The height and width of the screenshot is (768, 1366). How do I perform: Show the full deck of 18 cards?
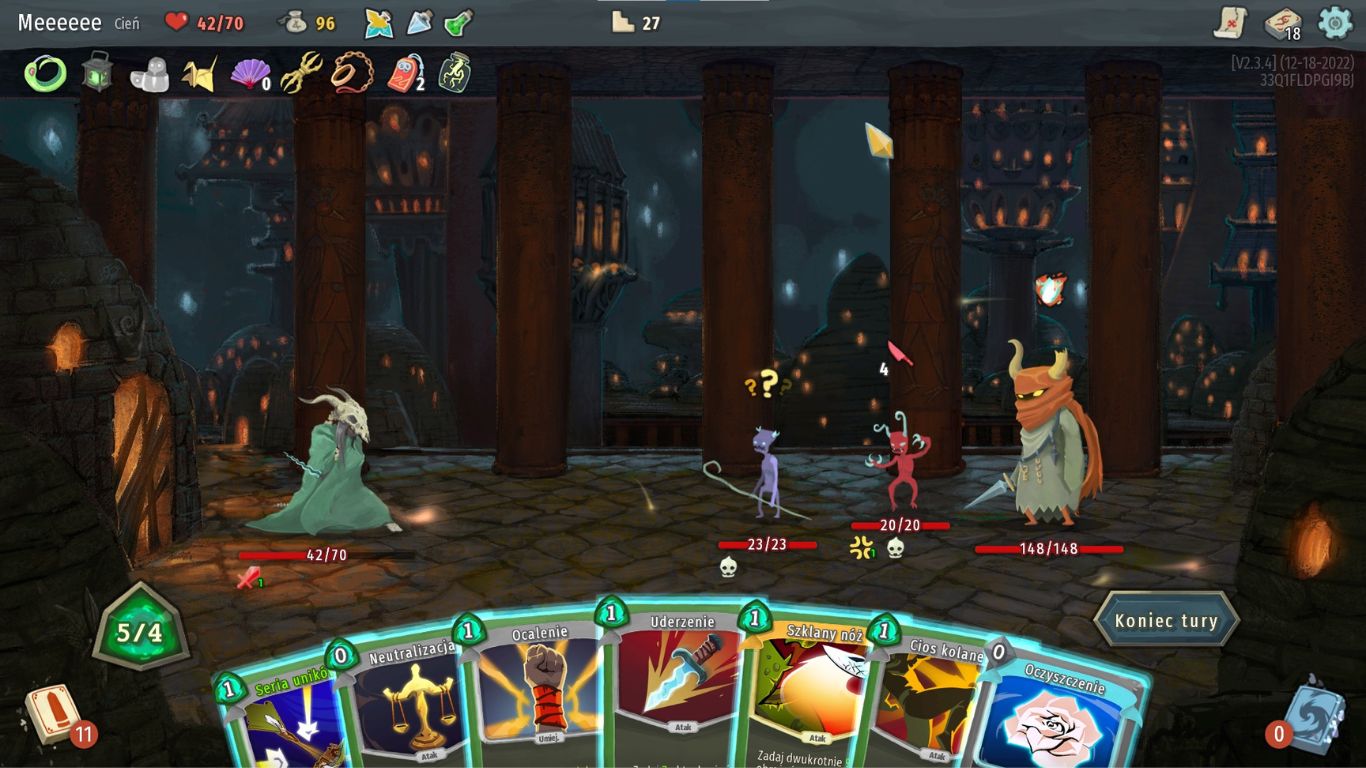pyautogui.click(x=1281, y=23)
